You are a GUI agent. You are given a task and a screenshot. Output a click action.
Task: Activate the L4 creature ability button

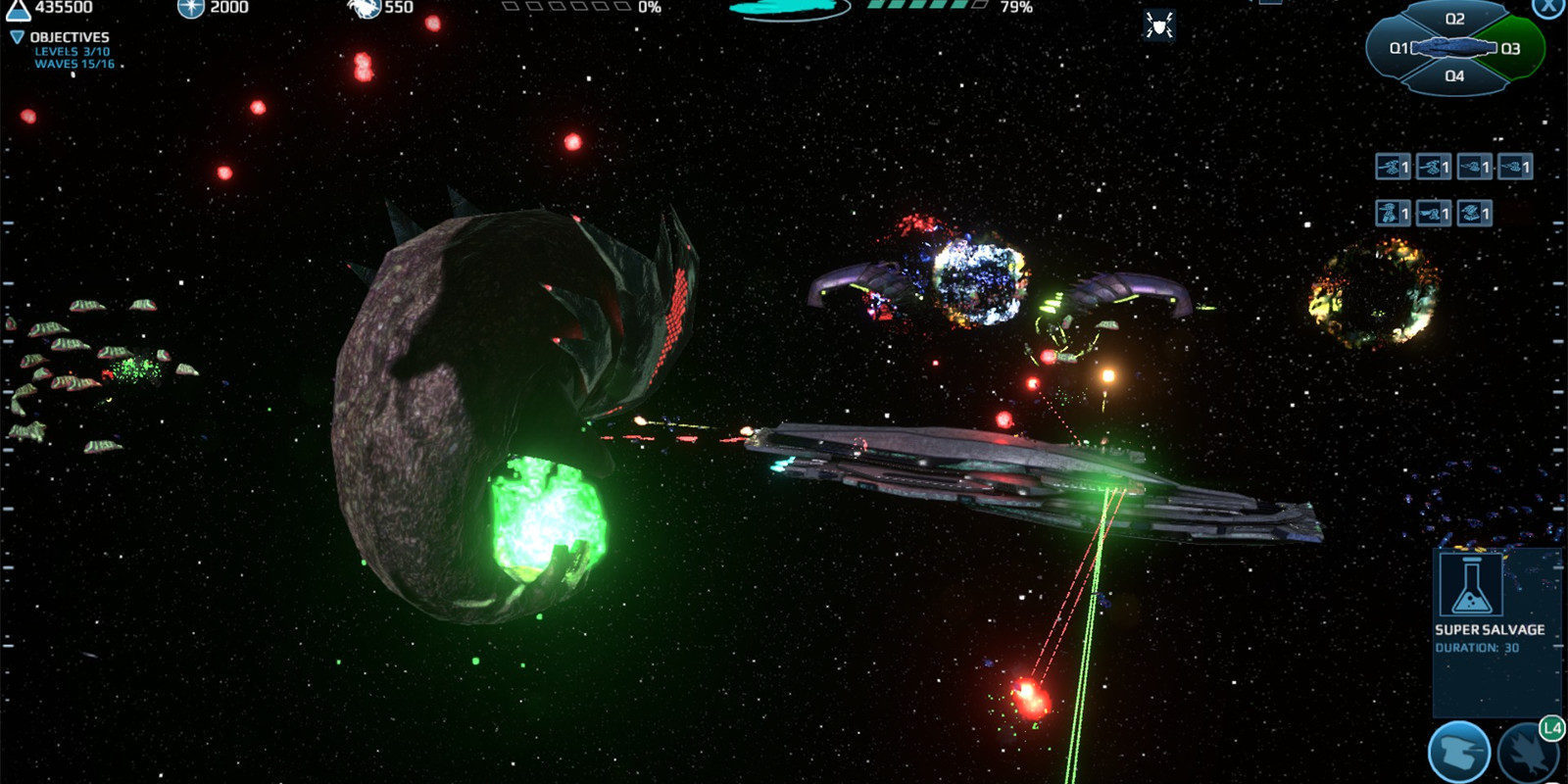click(1529, 753)
